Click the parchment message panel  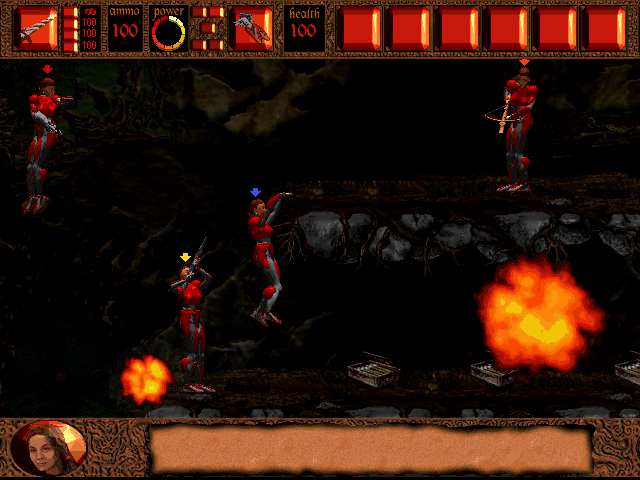coord(370,448)
